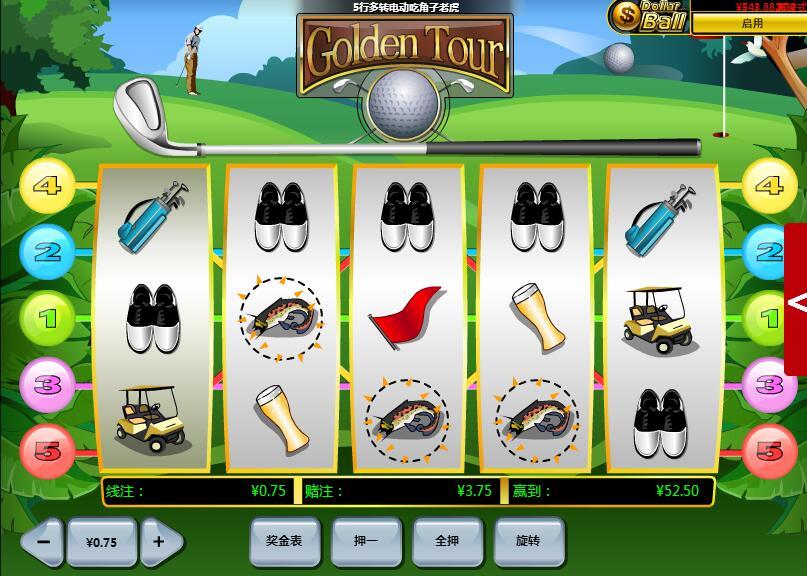Click the Dollar Ball logo
The image size is (807, 576).
pos(648,16)
